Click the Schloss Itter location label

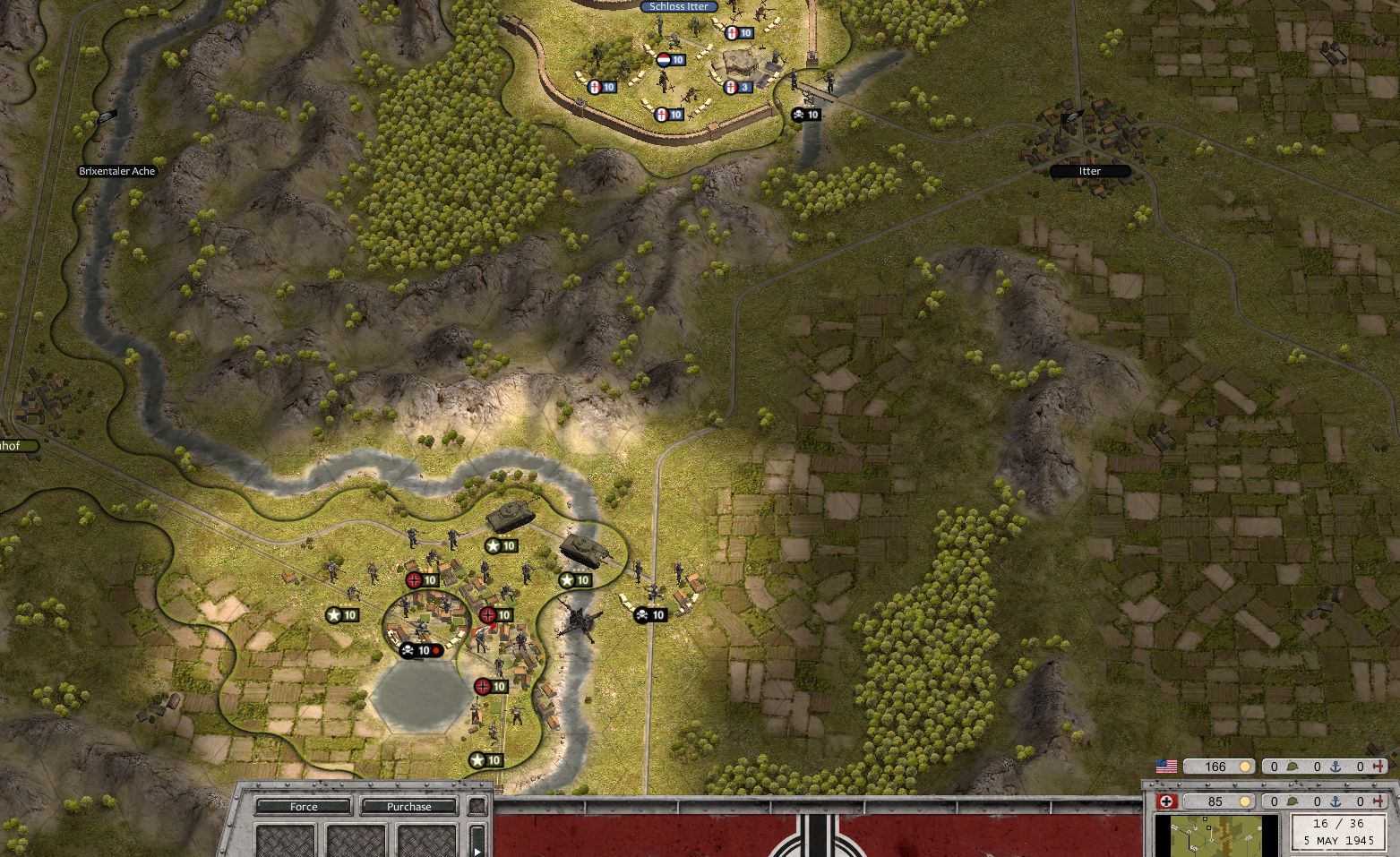(x=677, y=6)
